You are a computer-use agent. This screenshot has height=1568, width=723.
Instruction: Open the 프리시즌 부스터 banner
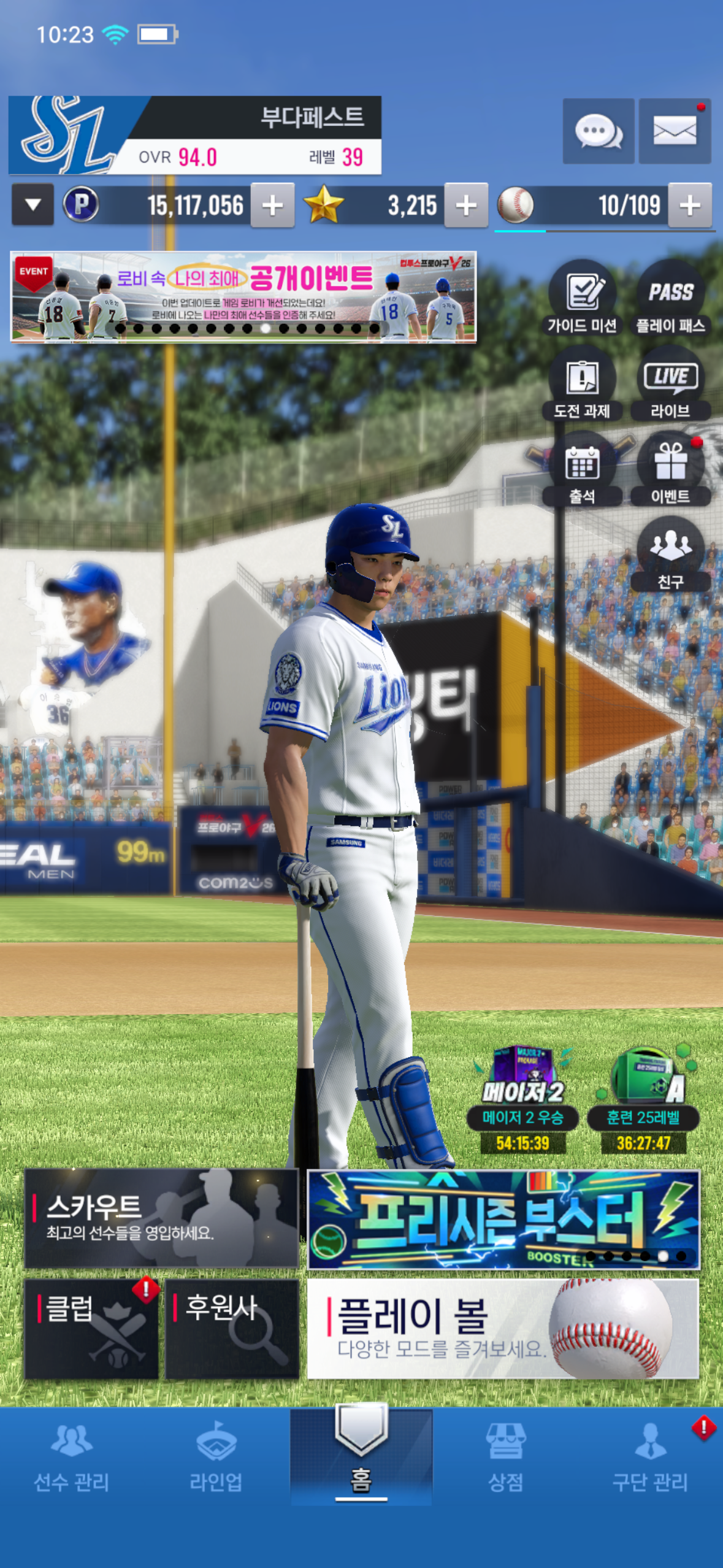pyautogui.click(x=502, y=1219)
